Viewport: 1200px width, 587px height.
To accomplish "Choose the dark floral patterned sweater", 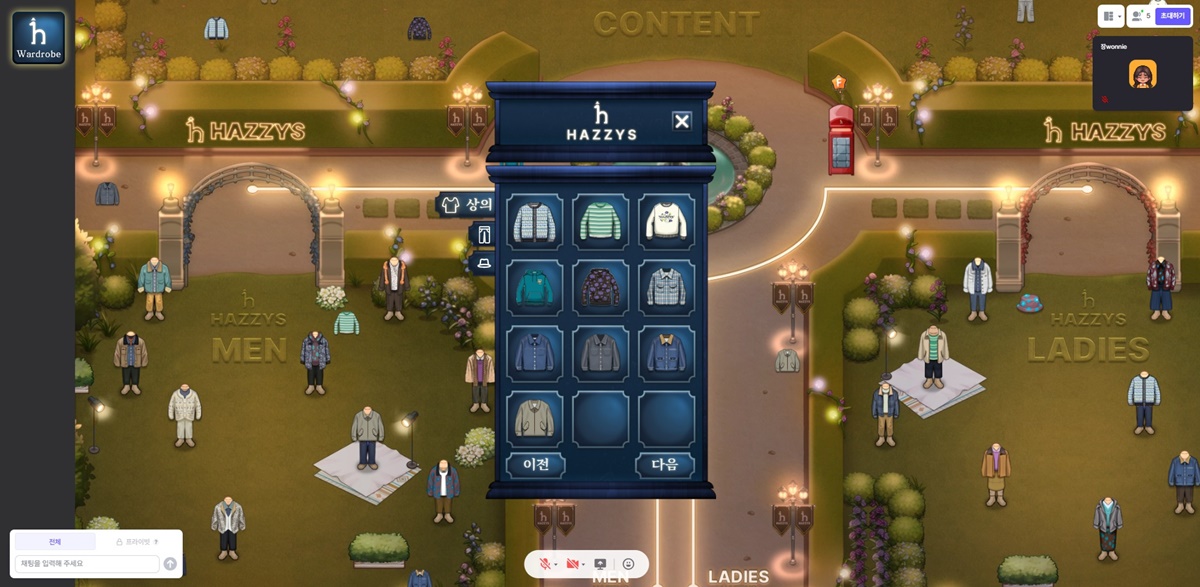I will point(600,288).
